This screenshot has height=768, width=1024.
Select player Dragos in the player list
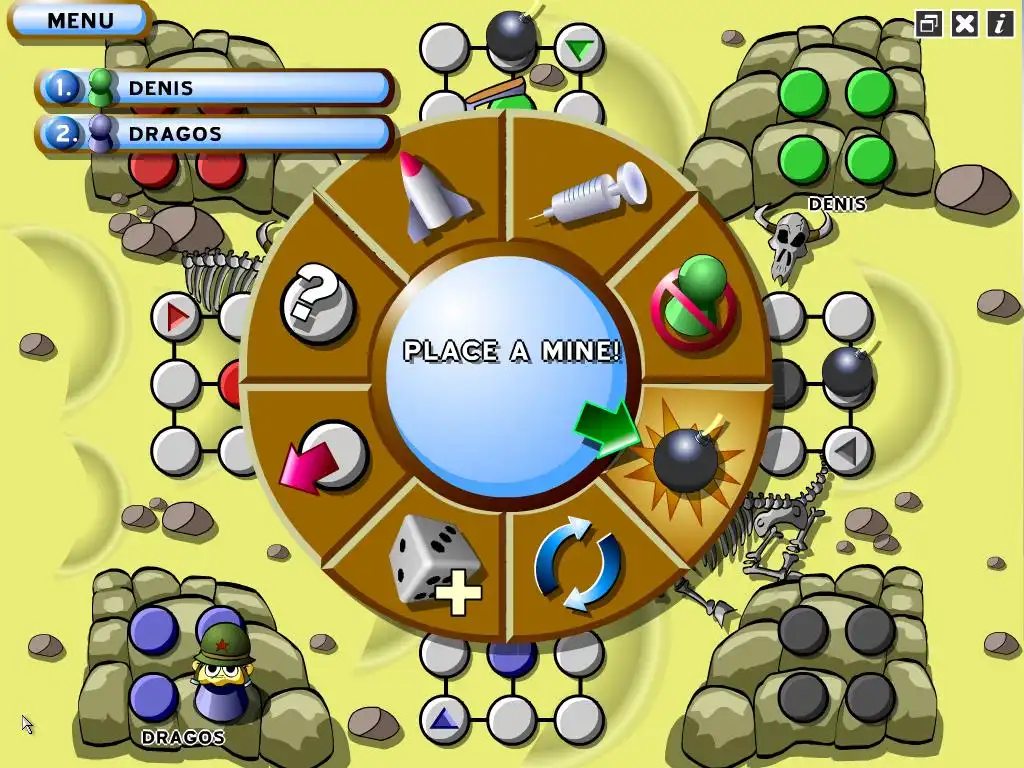[x=215, y=134]
